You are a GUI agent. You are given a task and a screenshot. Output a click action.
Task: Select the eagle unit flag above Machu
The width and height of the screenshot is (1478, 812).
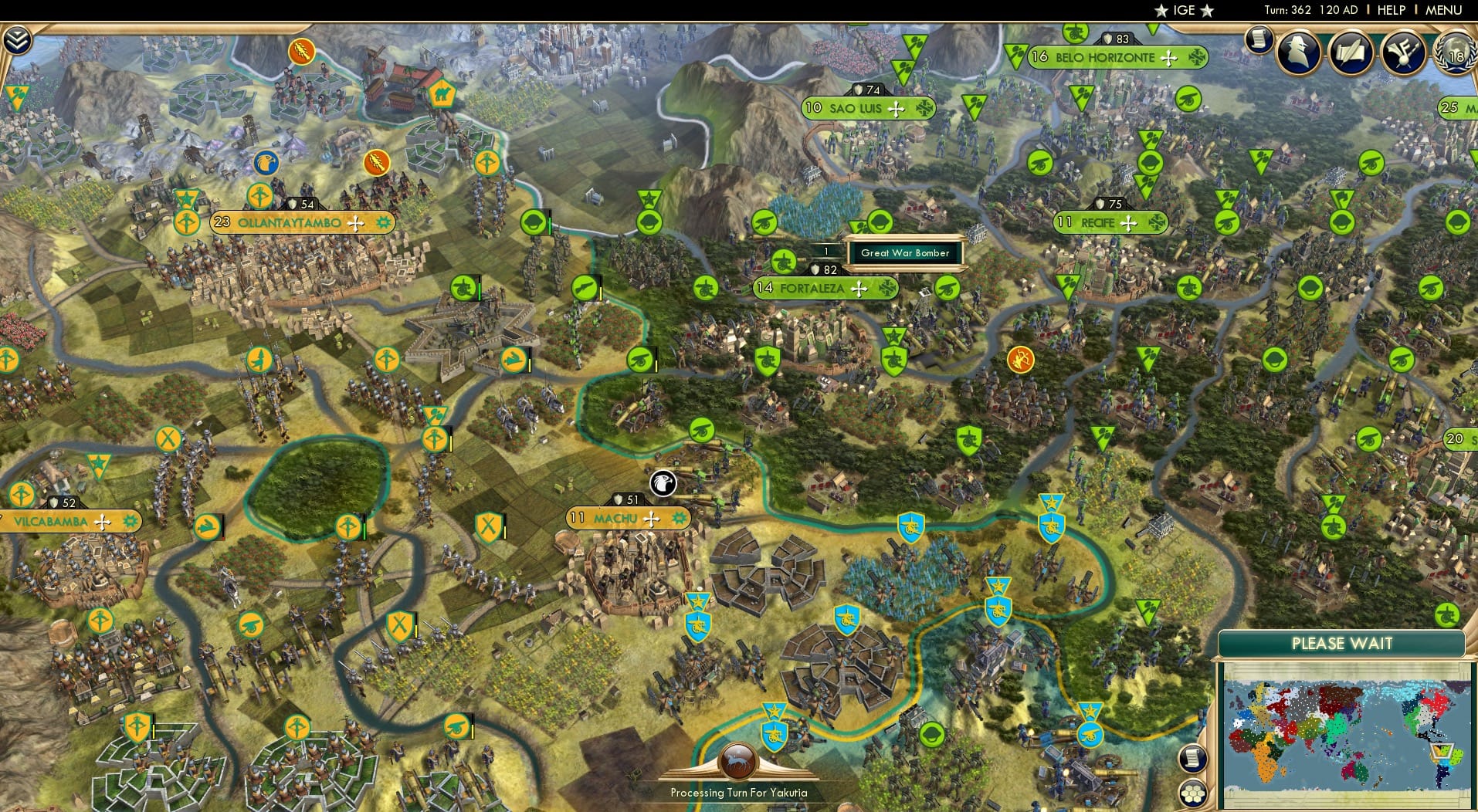click(x=663, y=484)
